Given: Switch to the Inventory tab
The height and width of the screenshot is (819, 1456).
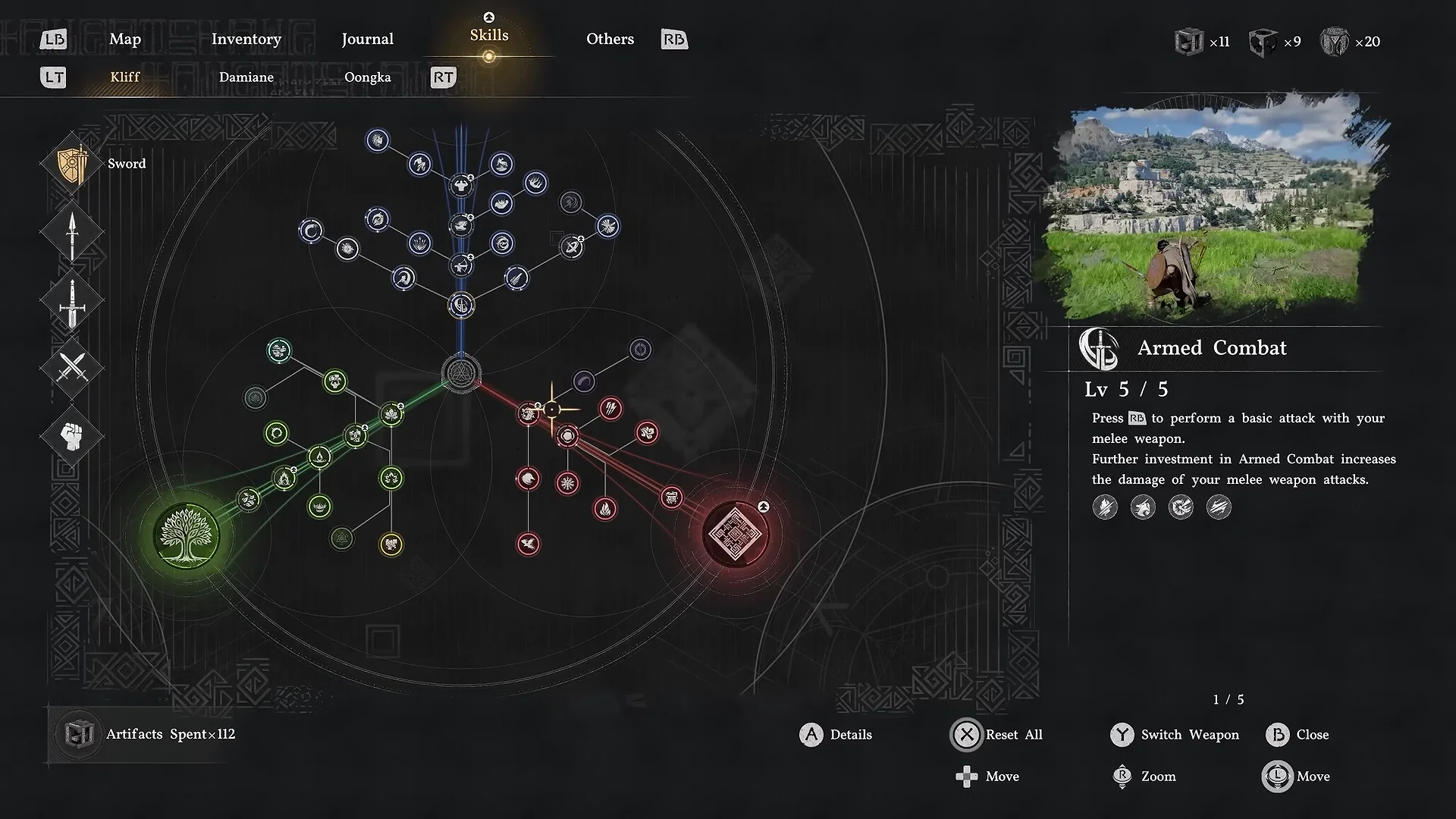Looking at the screenshot, I should click(x=246, y=39).
